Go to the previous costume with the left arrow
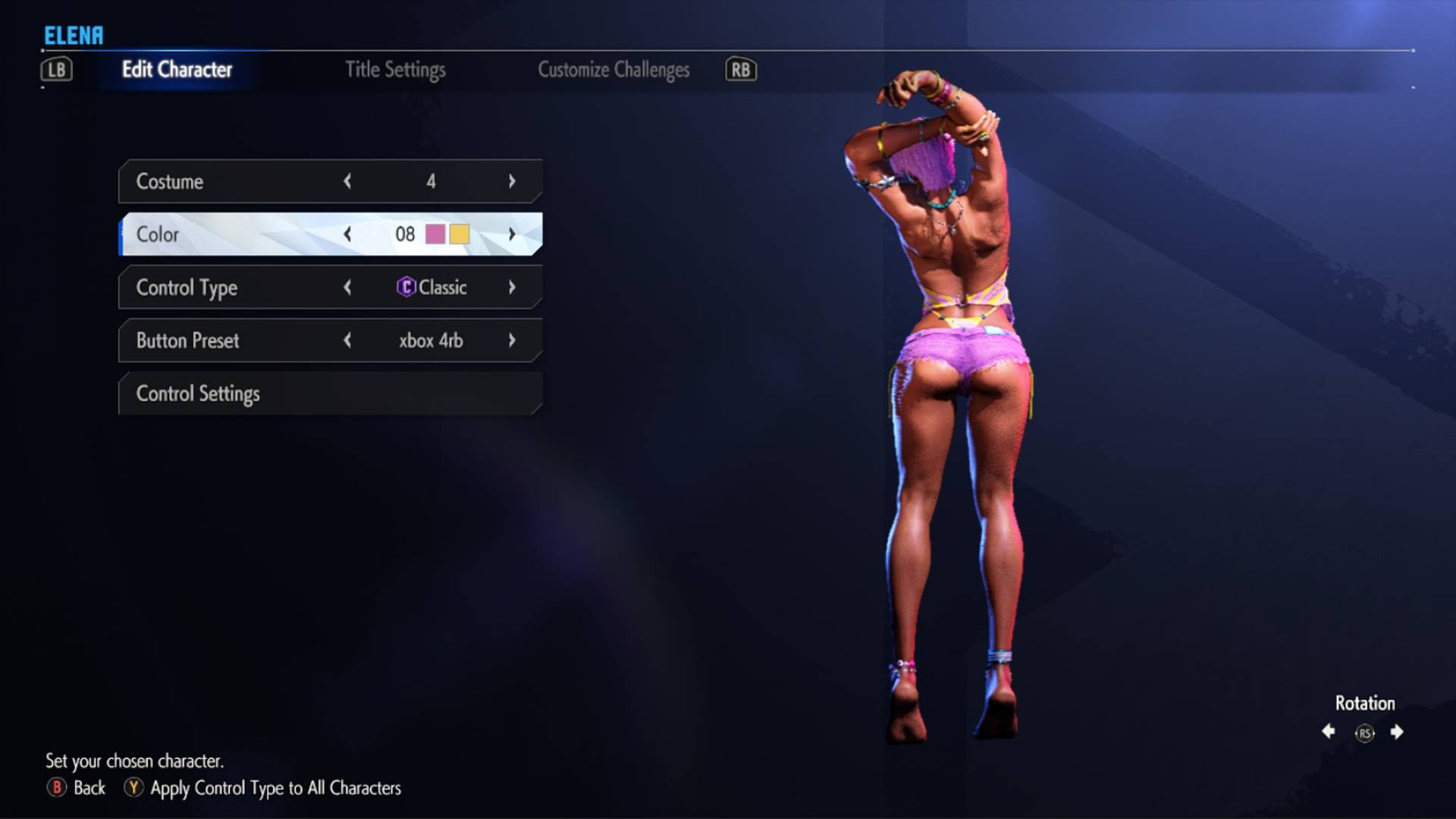The width and height of the screenshot is (1456, 819). pyautogui.click(x=347, y=181)
